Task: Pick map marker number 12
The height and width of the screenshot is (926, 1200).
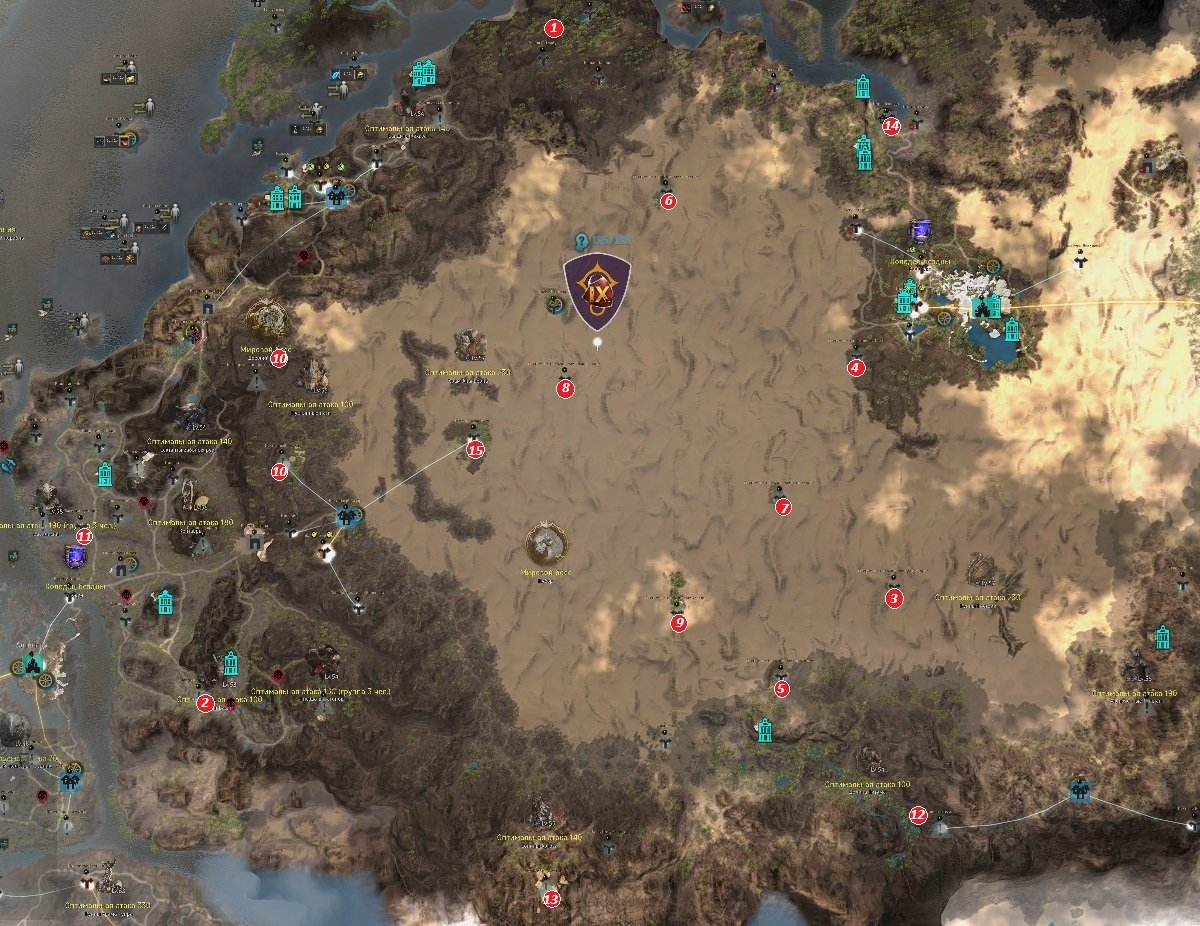Action: 918,815
